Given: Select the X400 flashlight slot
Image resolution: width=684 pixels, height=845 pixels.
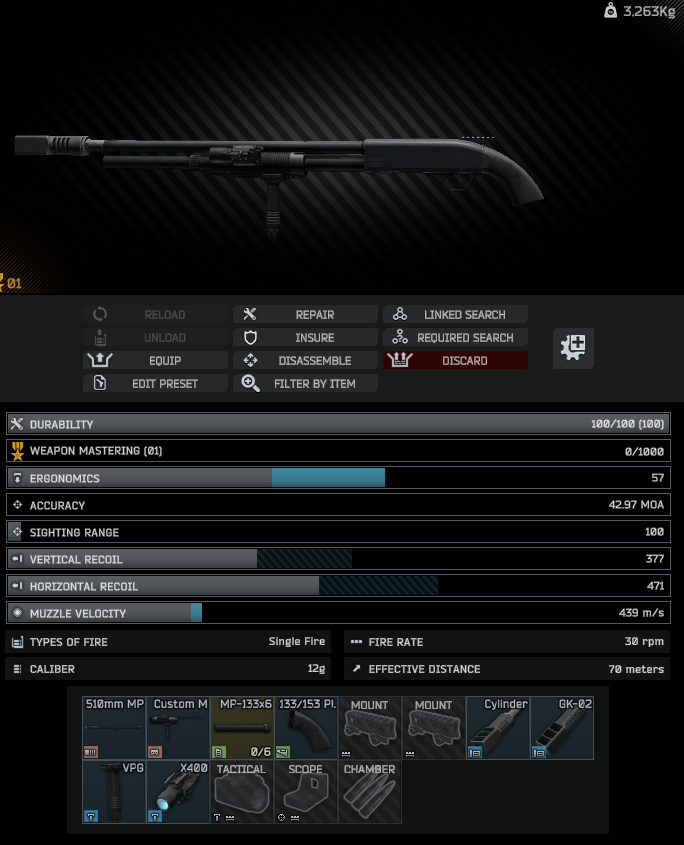Looking at the screenshot, I should click(178, 792).
